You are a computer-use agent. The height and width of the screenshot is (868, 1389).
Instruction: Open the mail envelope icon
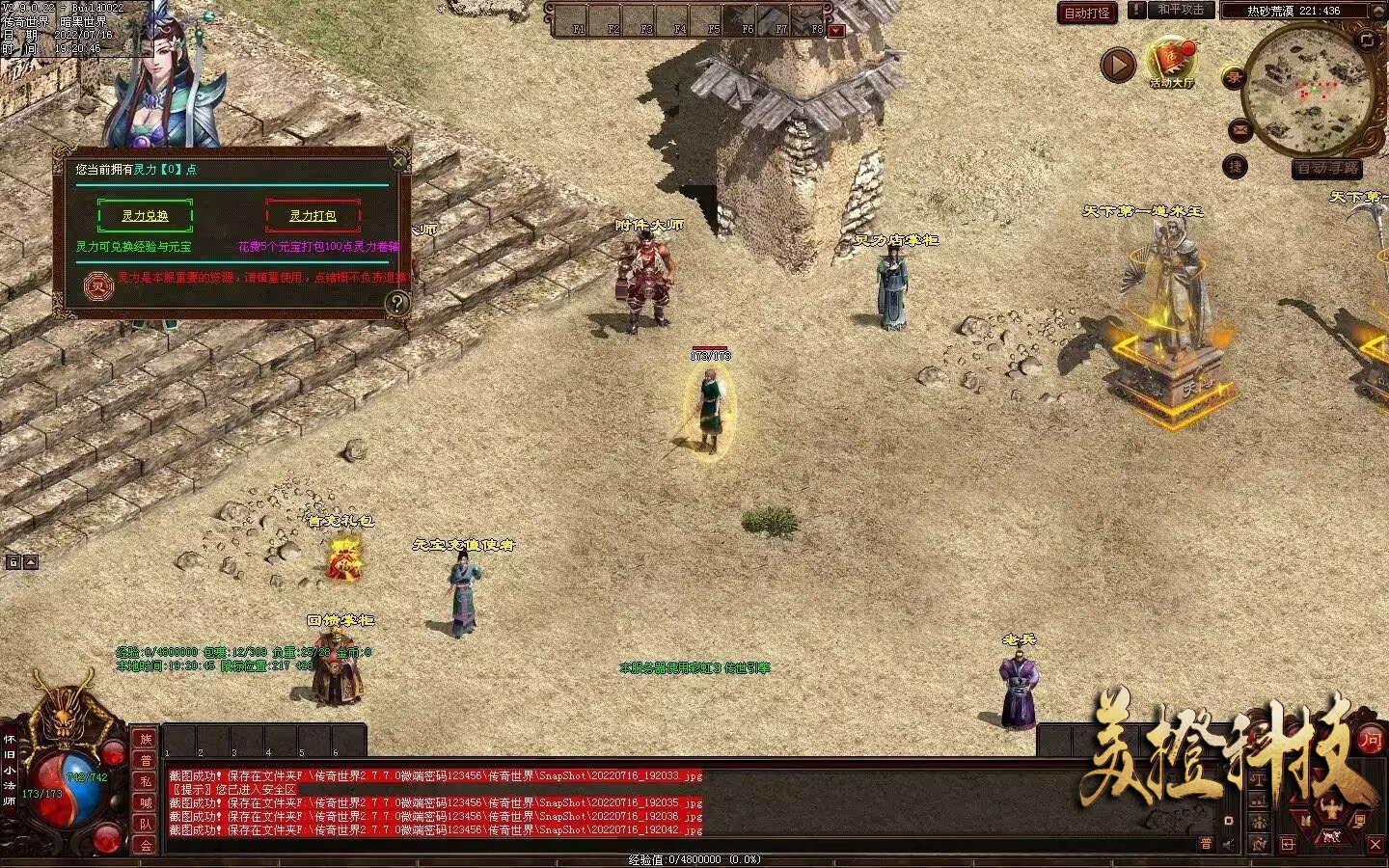point(1239,130)
